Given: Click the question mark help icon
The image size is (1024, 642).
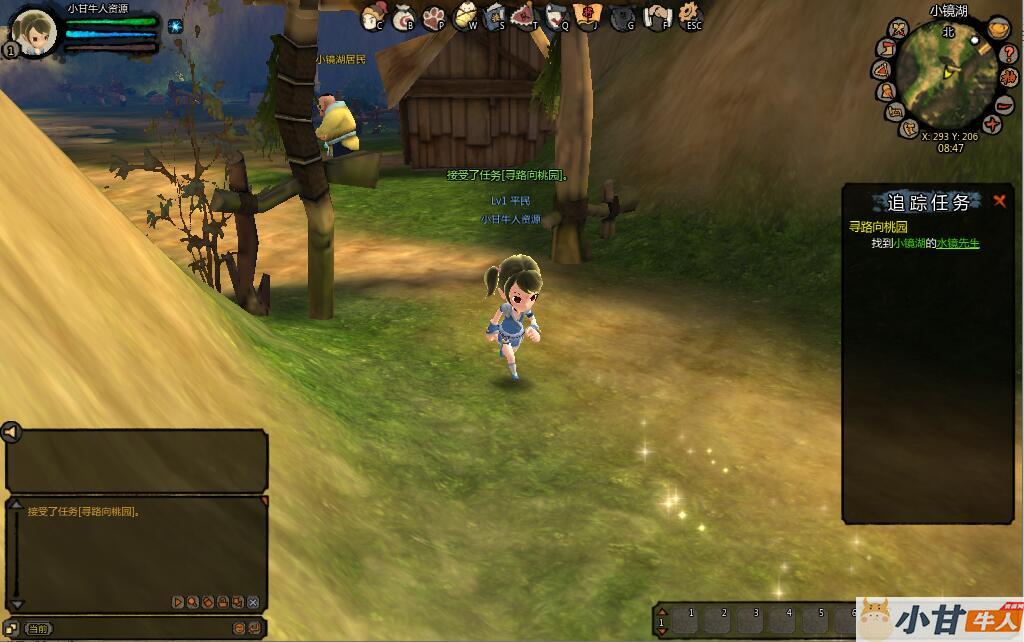Looking at the screenshot, I should point(1008,53).
